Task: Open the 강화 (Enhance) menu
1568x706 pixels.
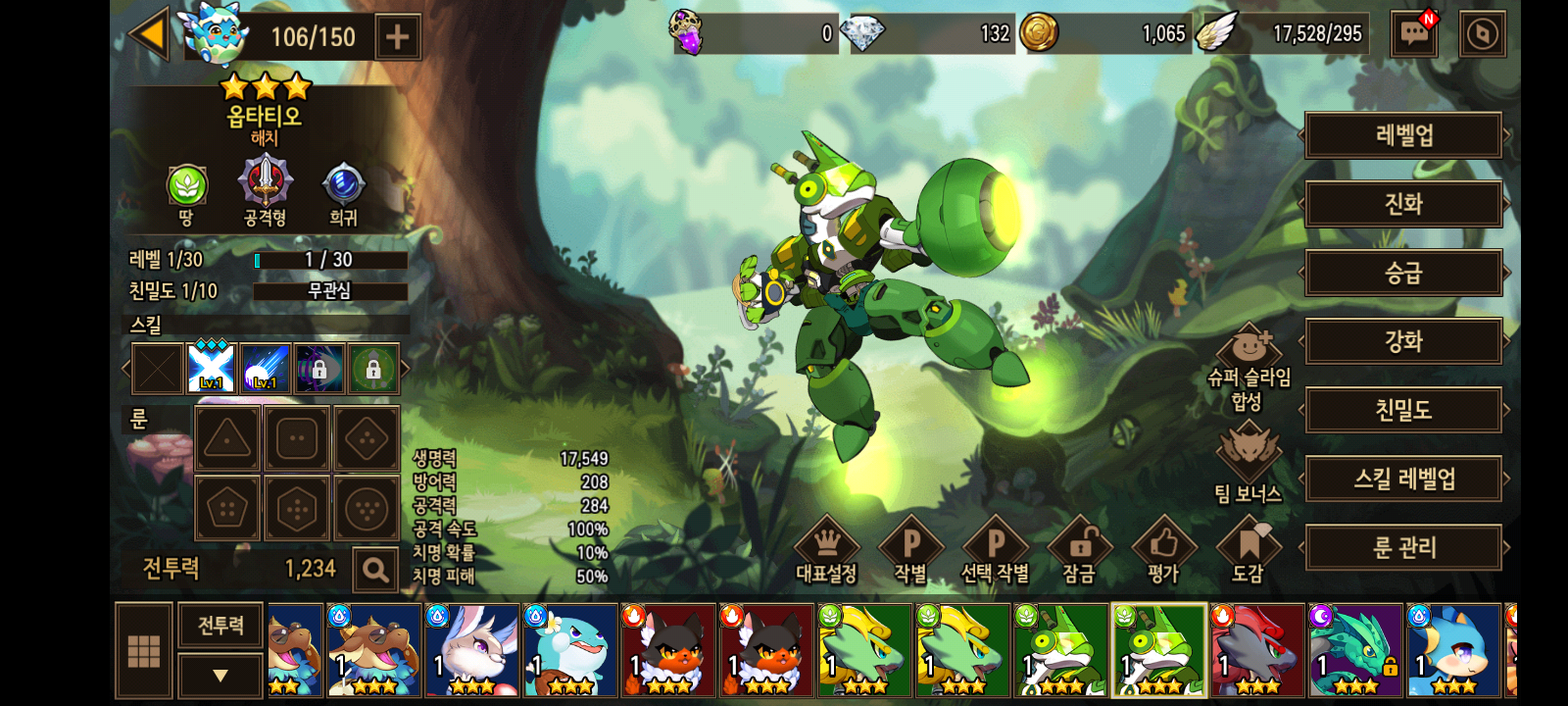Action: click(x=1403, y=341)
